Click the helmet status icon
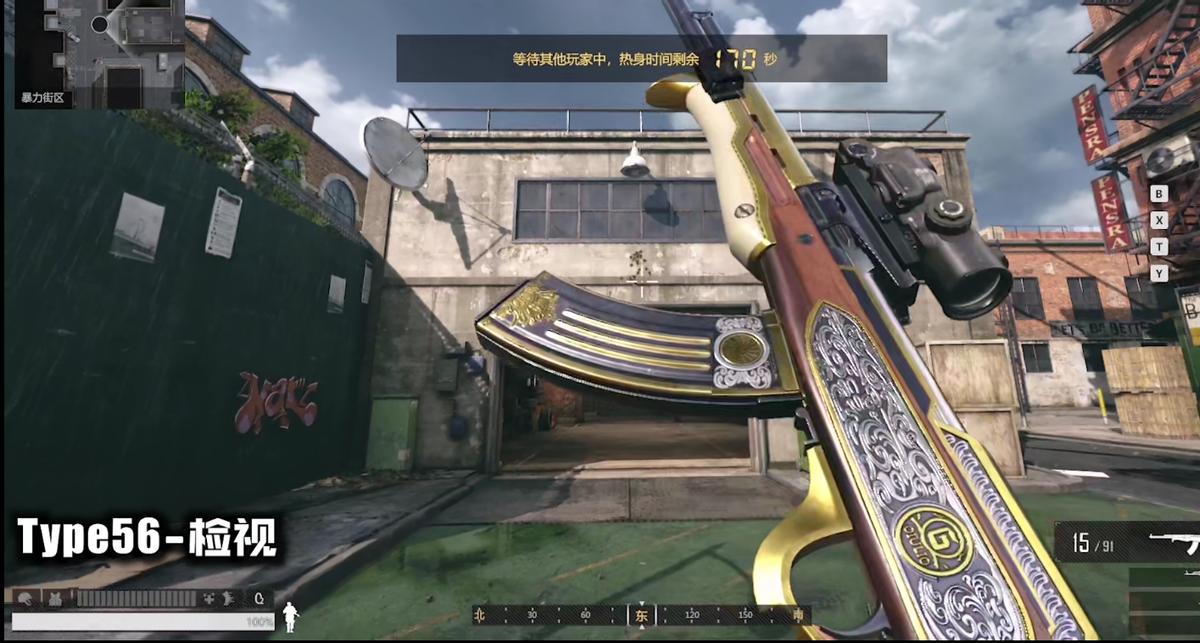Viewport: 1200px width, 643px height. pyautogui.click(x=24, y=598)
